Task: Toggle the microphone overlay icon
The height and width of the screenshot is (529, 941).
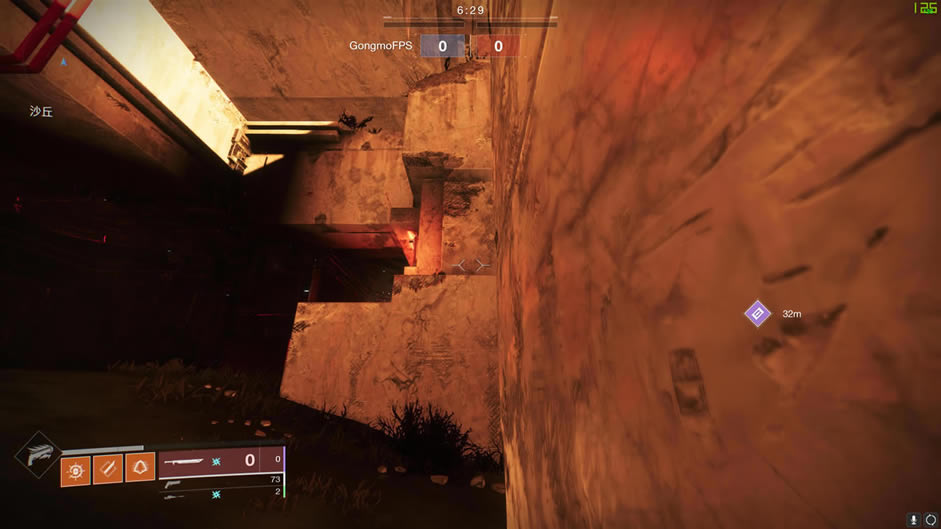Action: click(x=915, y=520)
